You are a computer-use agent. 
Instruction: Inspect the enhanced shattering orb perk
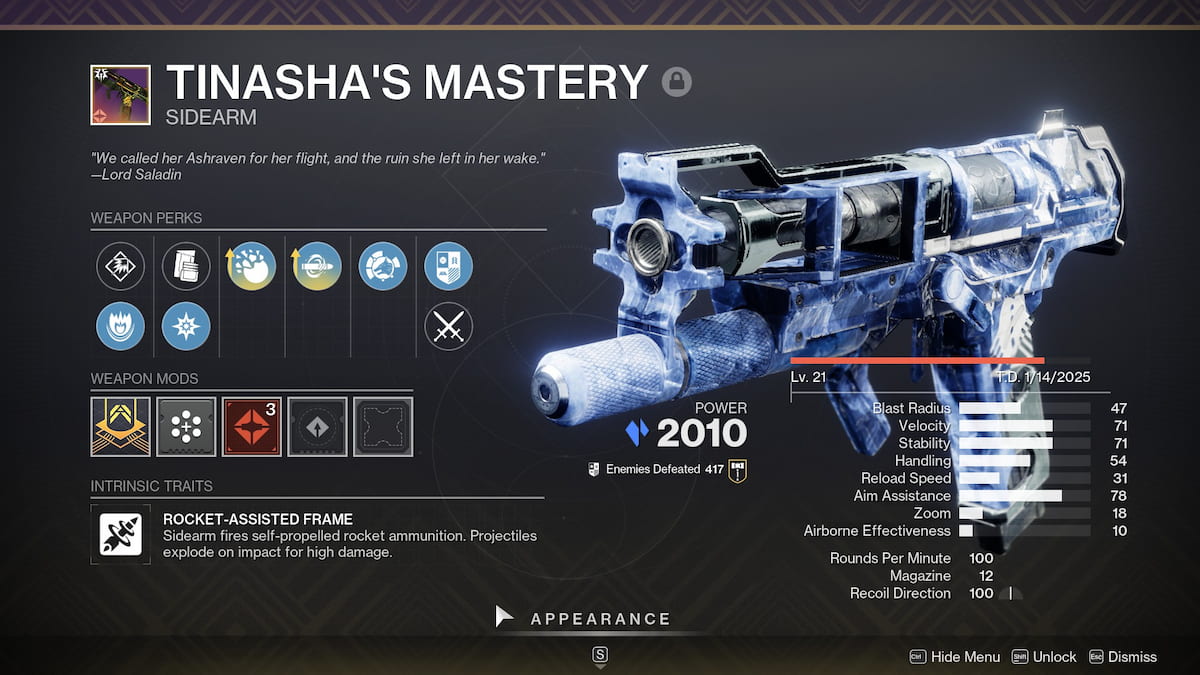pos(252,266)
